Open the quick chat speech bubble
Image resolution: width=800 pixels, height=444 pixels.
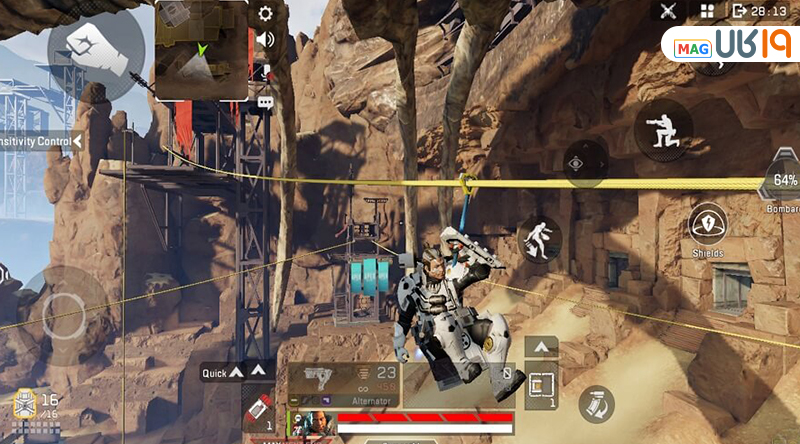265,102
